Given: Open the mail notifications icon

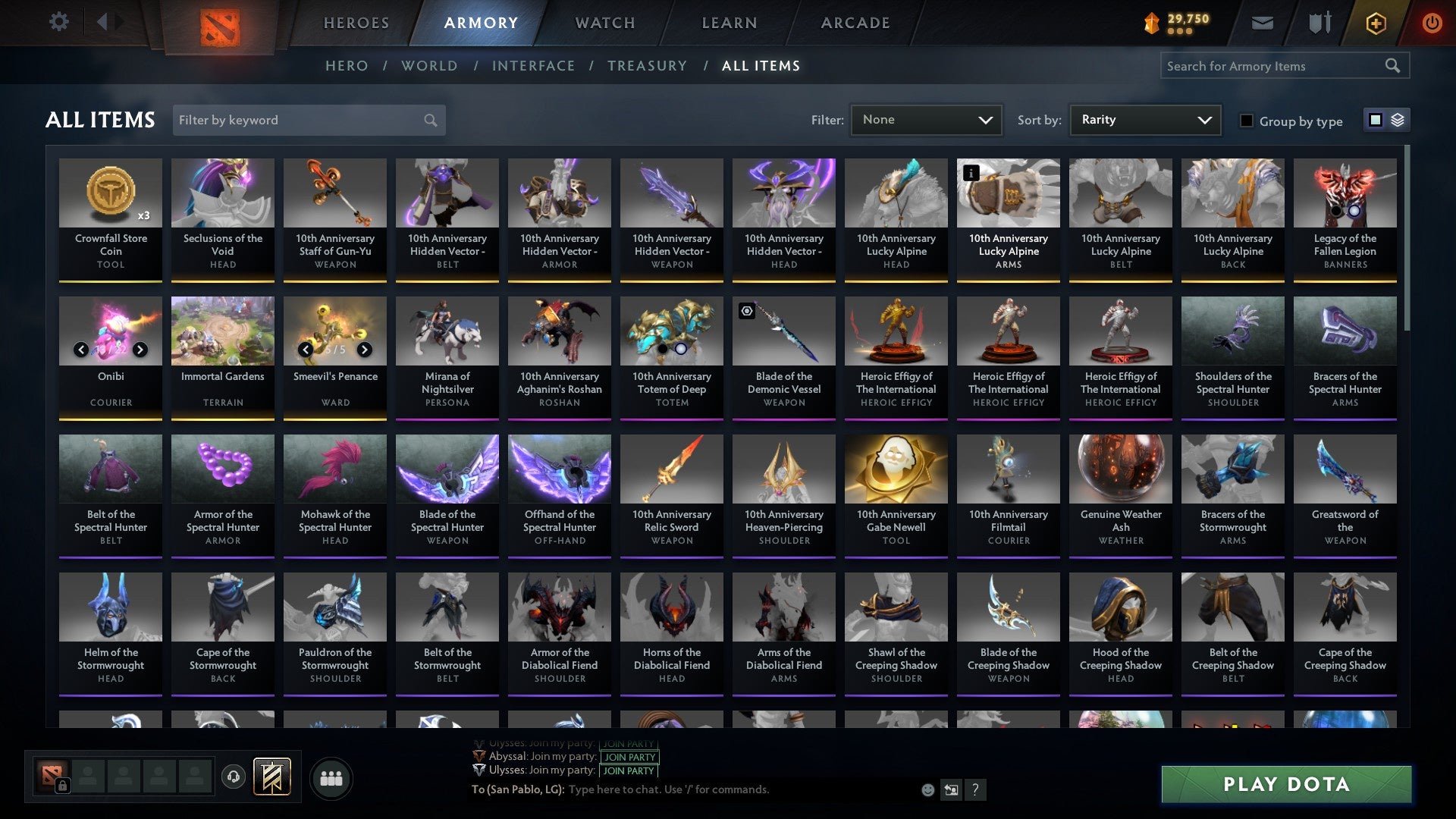Looking at the screenshot, I should (1263, 23).
